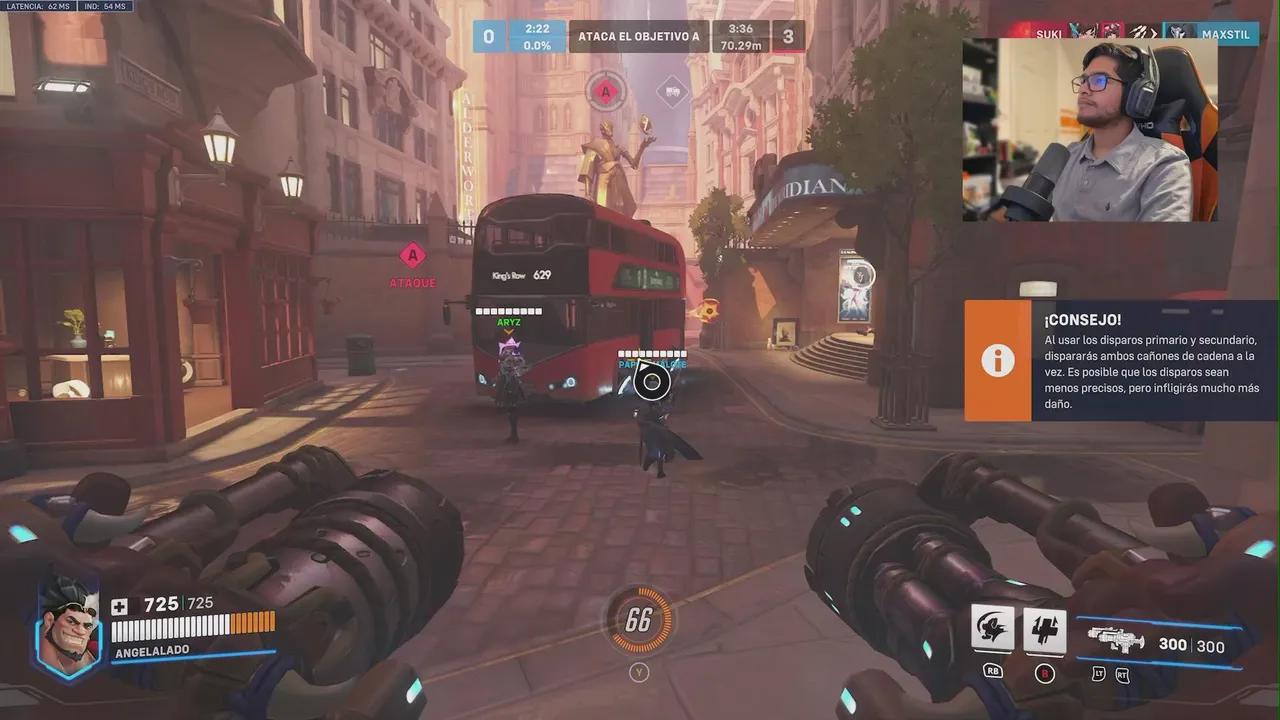Image resolution: width=1280 pixels, height=720 pixels.
Task: Click the 3:36 distance timer display
Action: pos(740,37)
